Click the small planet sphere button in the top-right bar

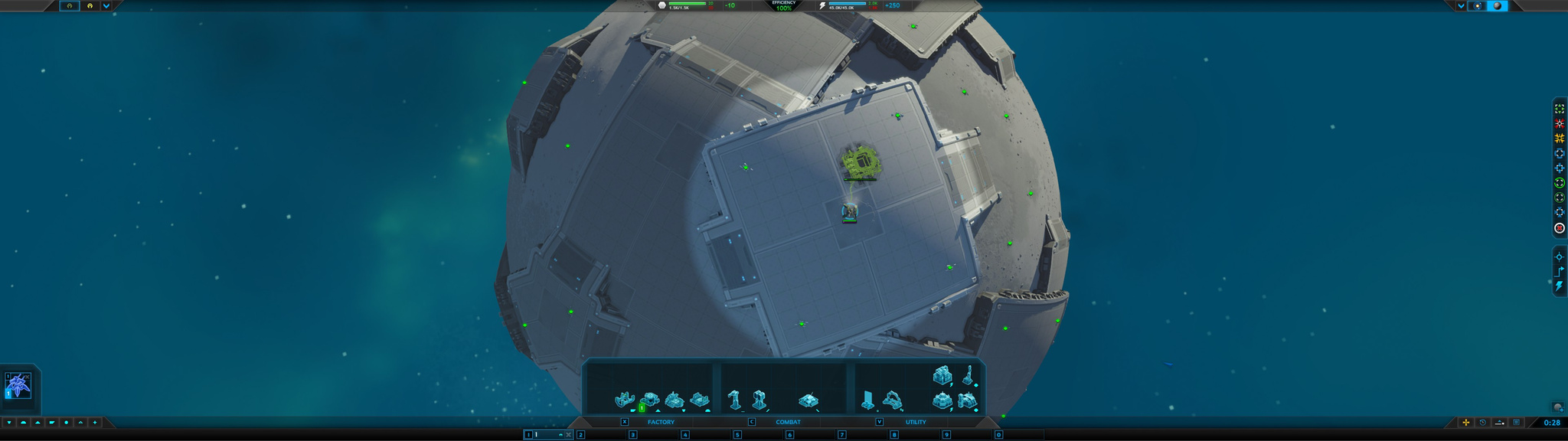pyautogui.click(x=1497, y=6)
